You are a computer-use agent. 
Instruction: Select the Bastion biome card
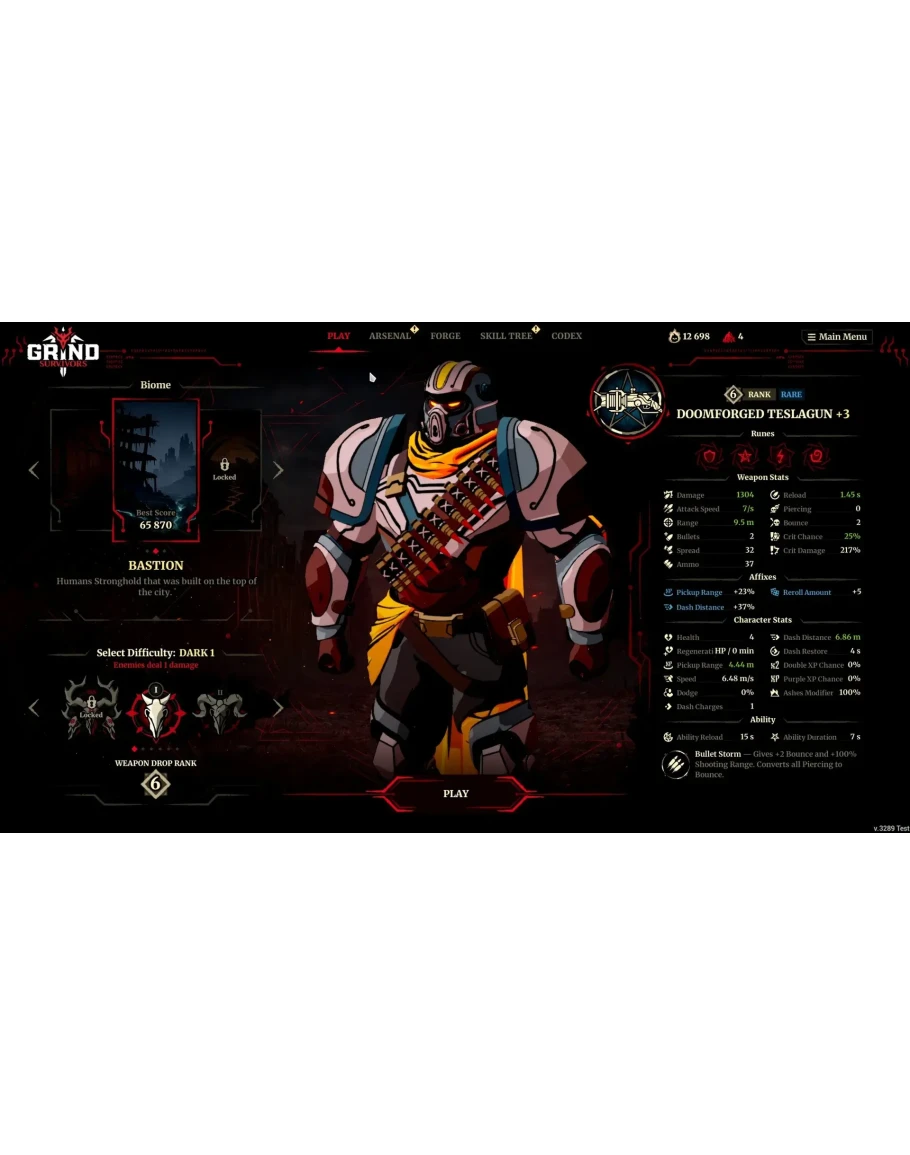point(156,470)
